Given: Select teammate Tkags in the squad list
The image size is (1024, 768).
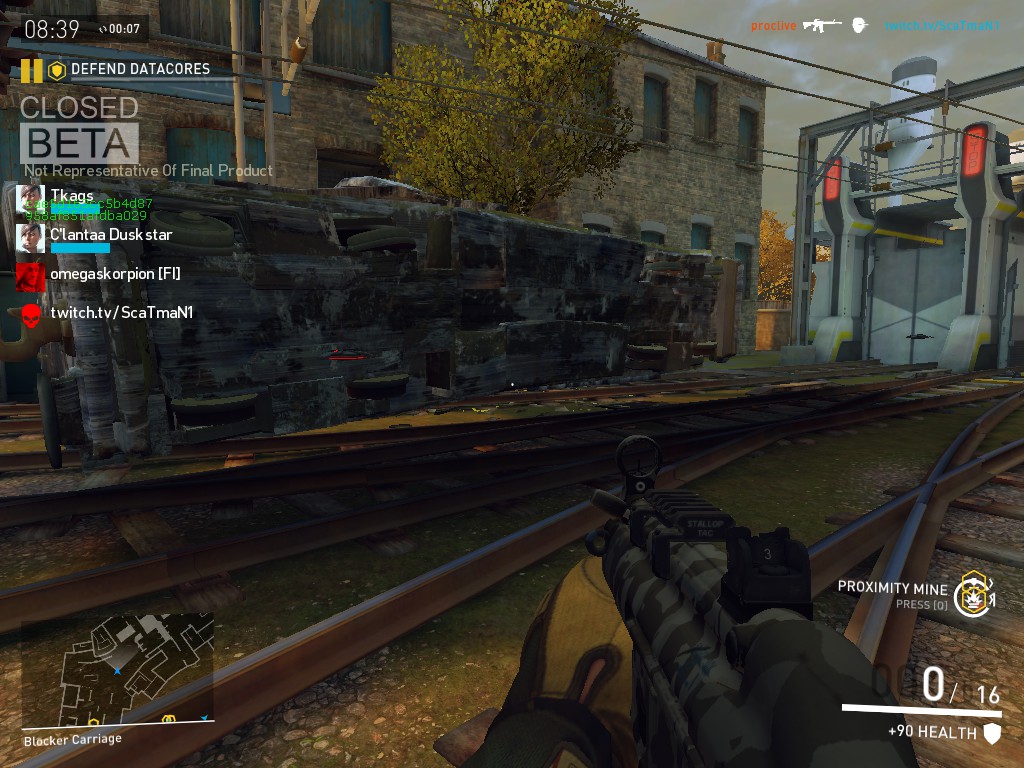Looking at the screenshot, I should 72,195.
